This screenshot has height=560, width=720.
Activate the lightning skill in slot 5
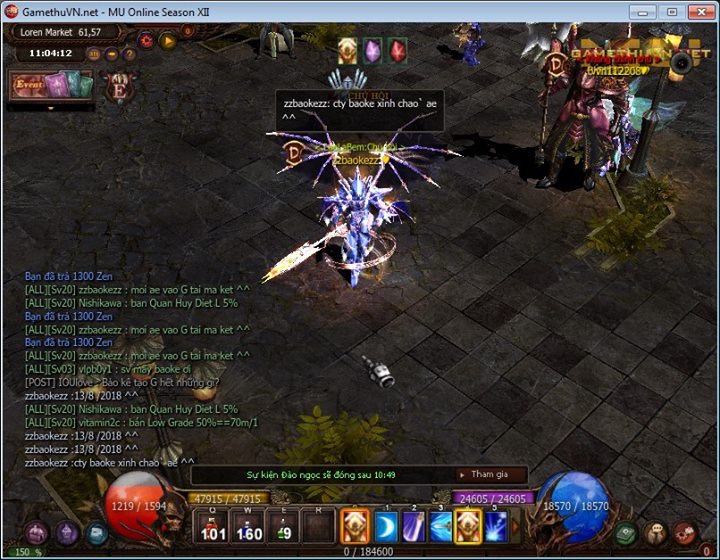(495, 526)
